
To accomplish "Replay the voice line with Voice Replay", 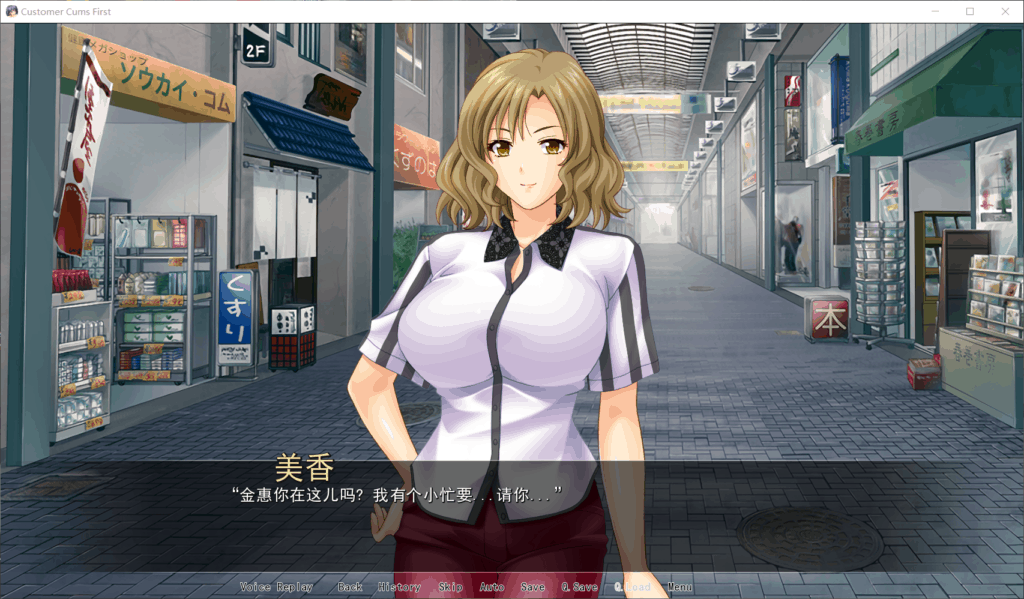I will [x=276, y=587].
